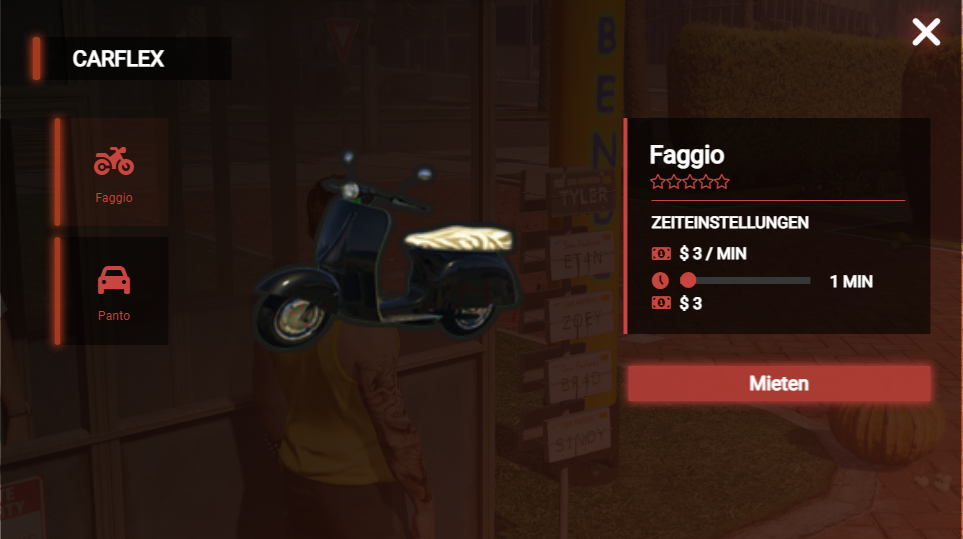Switch to the Panto car option
The width and height of the screenshot is (963, 539).
point(114,291)
